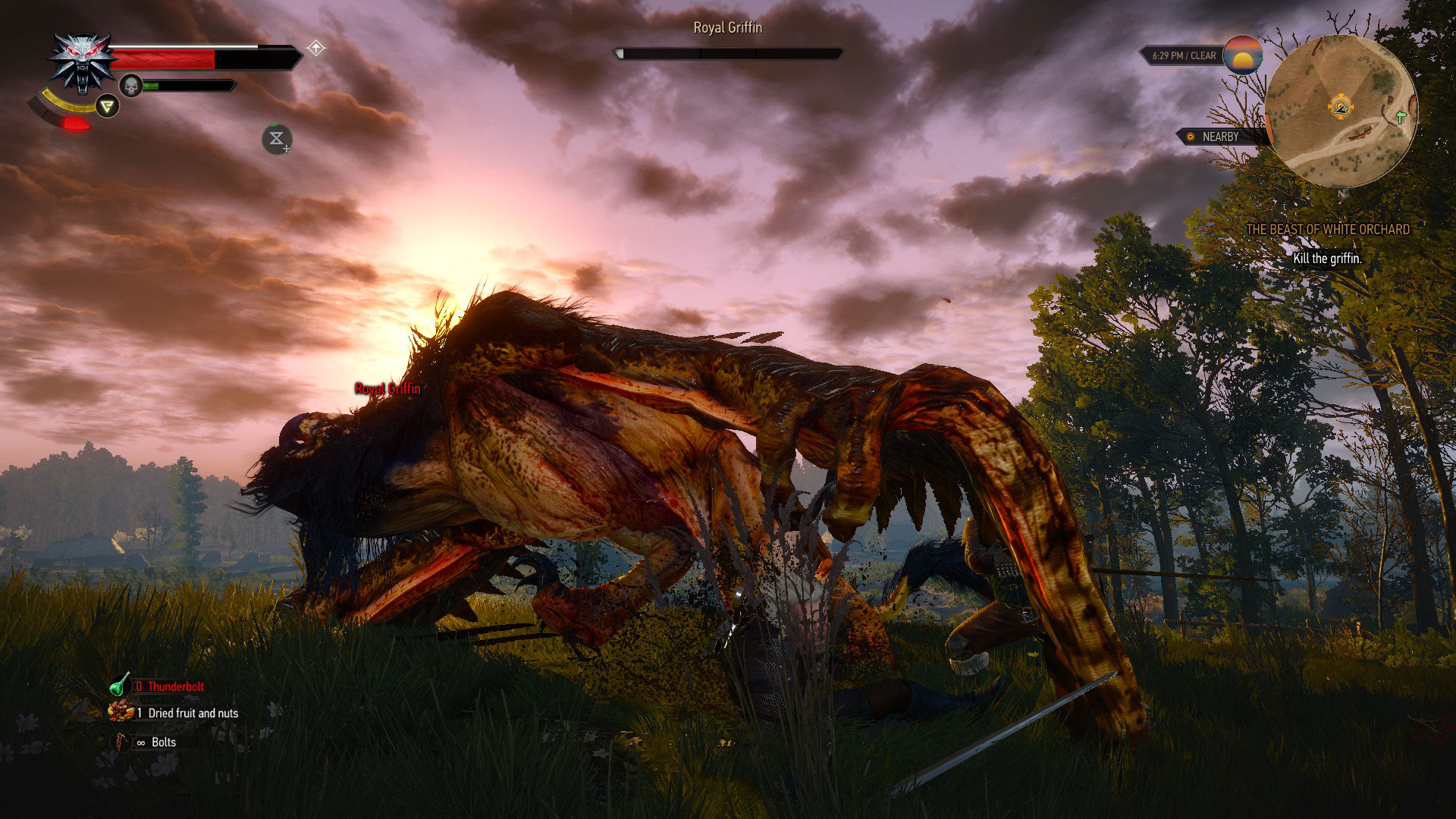Click the skull icon on the enemy bar
Viewport: 1456px width, 819px height.
click(x=130, y=85)
